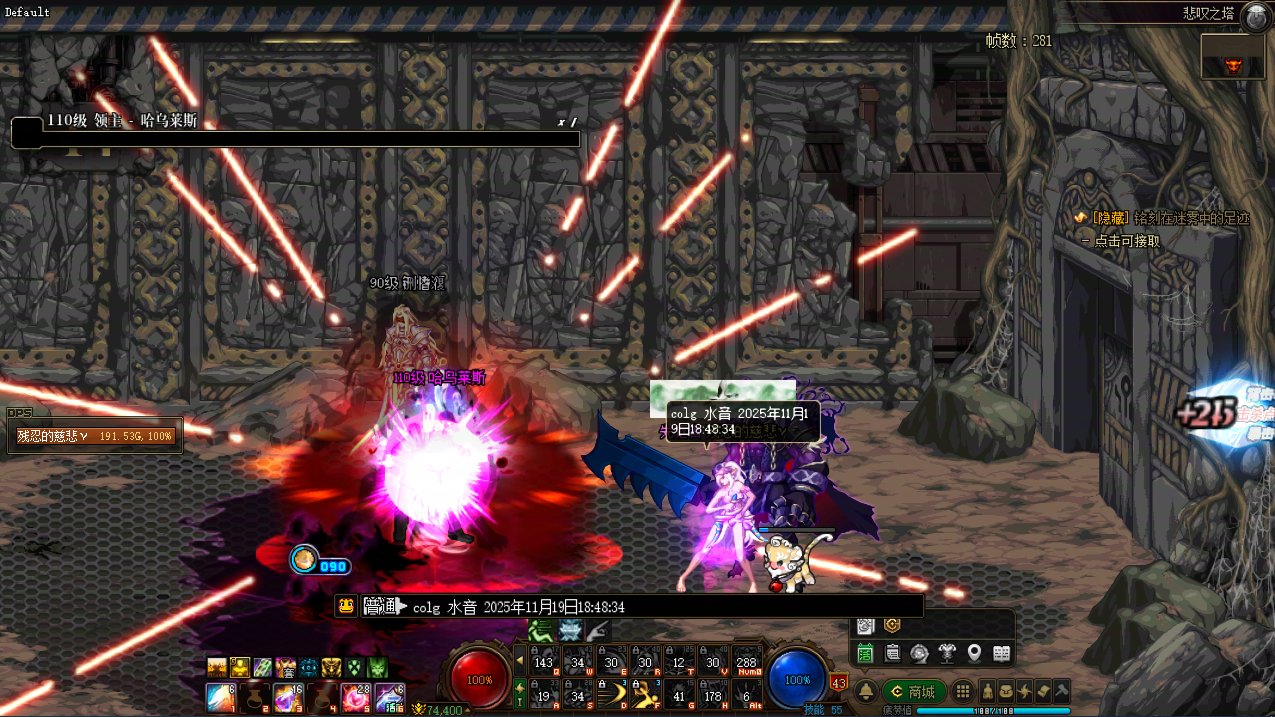The image size is (1275, 717).
Task: Use the purple potion in slot 3
Action: (x=288, y=696)
